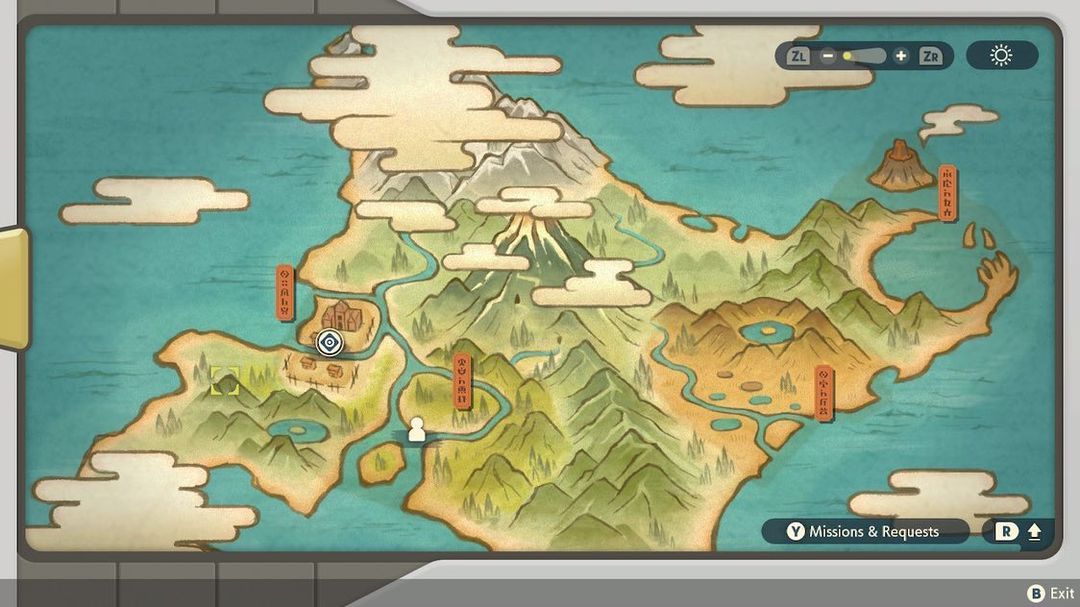Select the orange banner left of the village
The image size is (1080, 607).
point(286,293)
